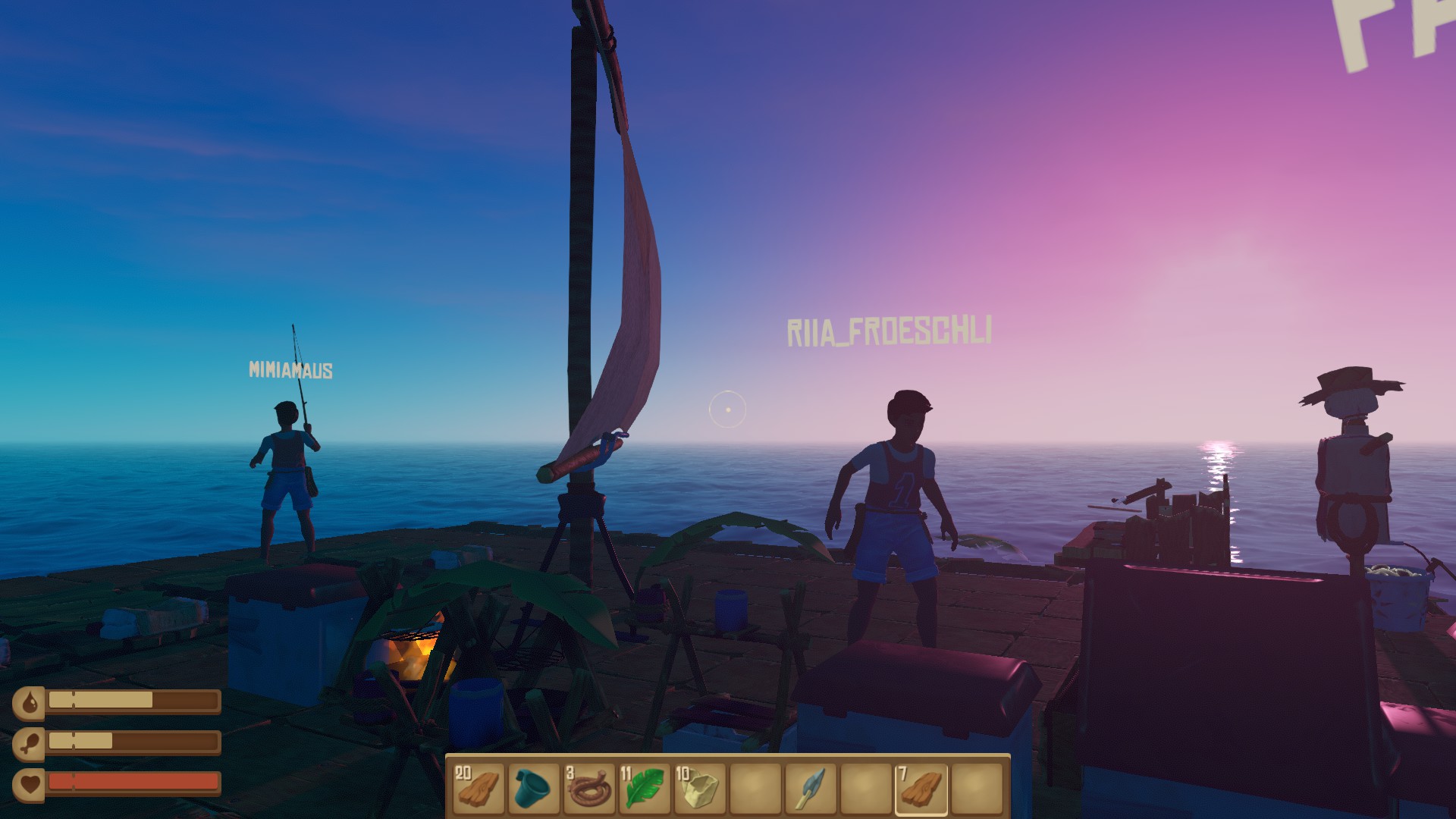
Task: Equip the blue plastic cup
Action: tap(534, 788)
